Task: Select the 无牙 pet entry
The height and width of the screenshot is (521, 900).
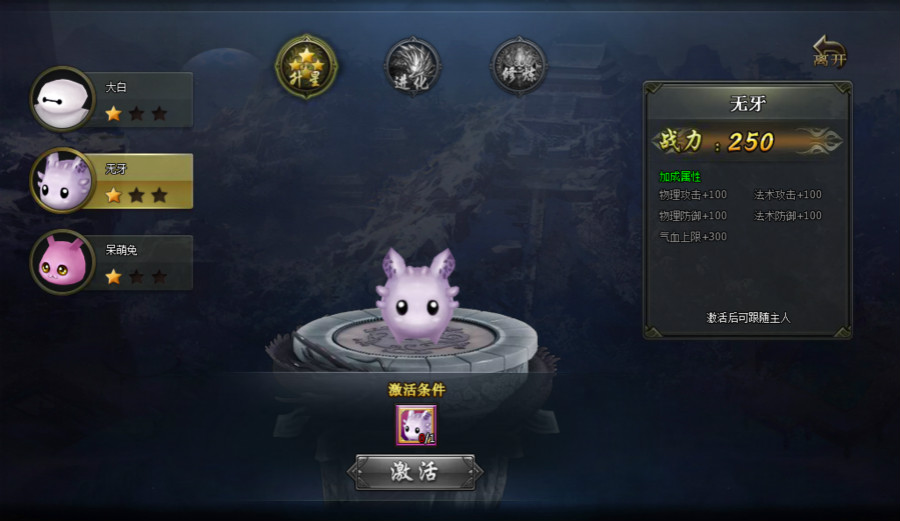Action: [112, 181]
